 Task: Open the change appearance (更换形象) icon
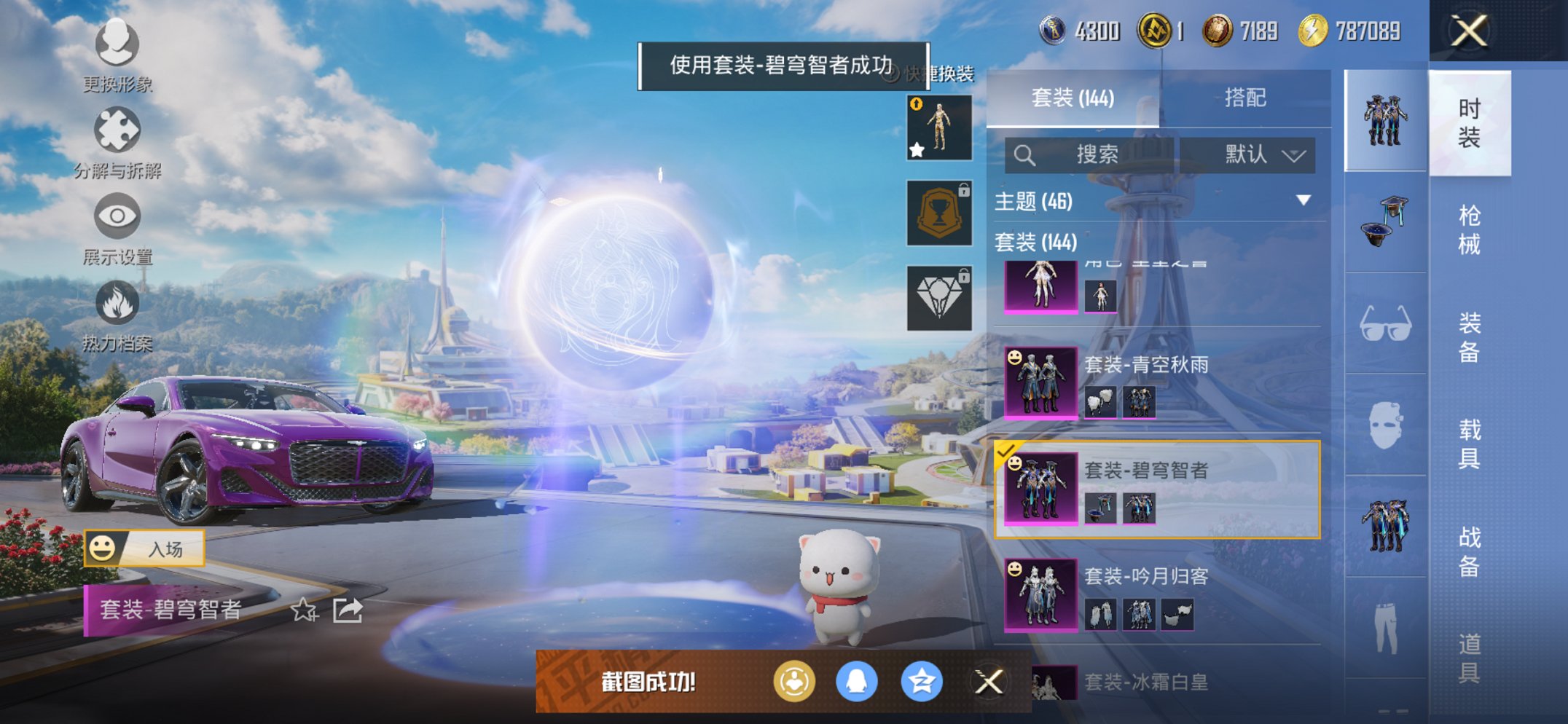coord(117,45)
